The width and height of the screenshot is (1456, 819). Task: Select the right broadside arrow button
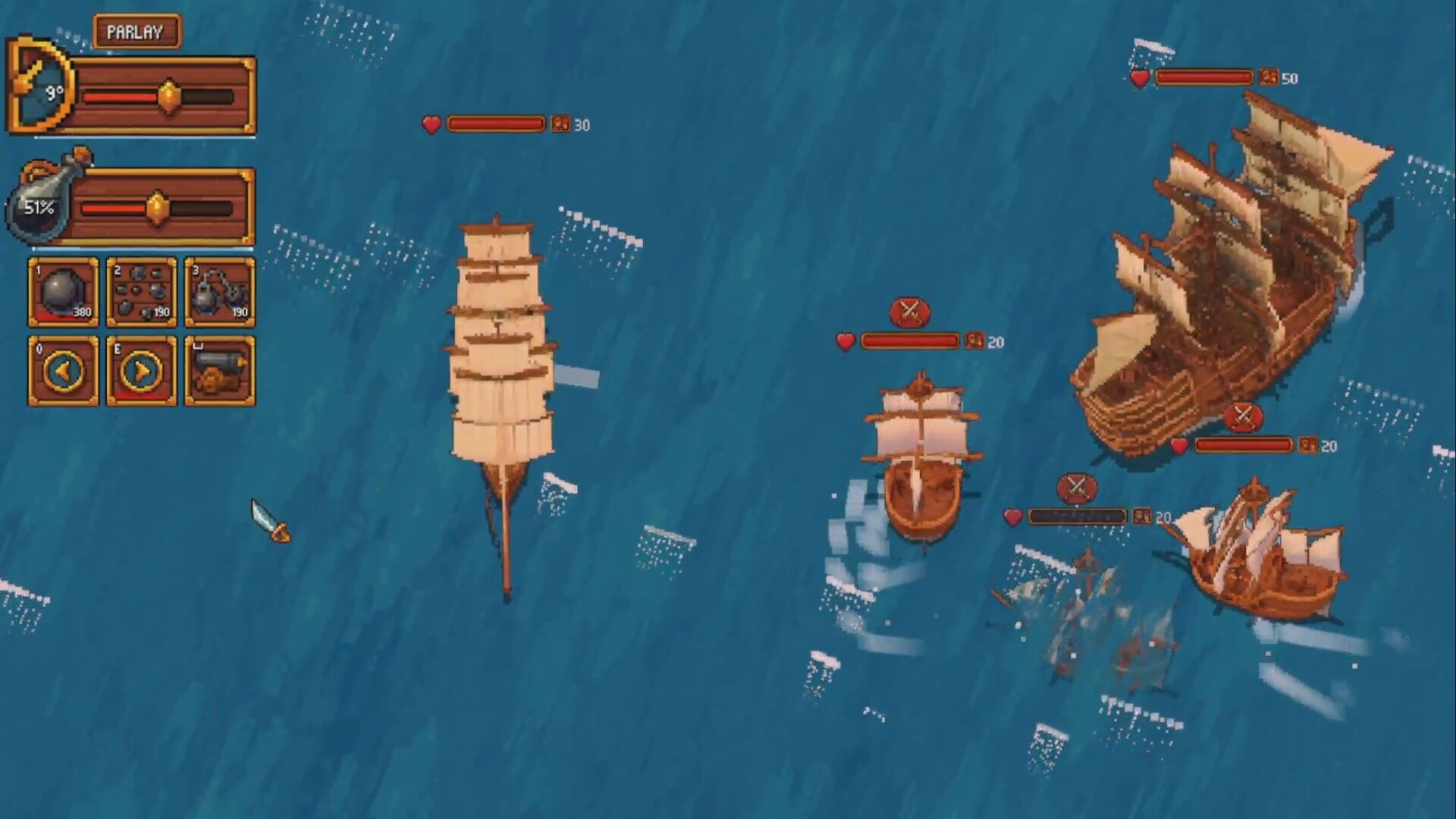point(142,372)
